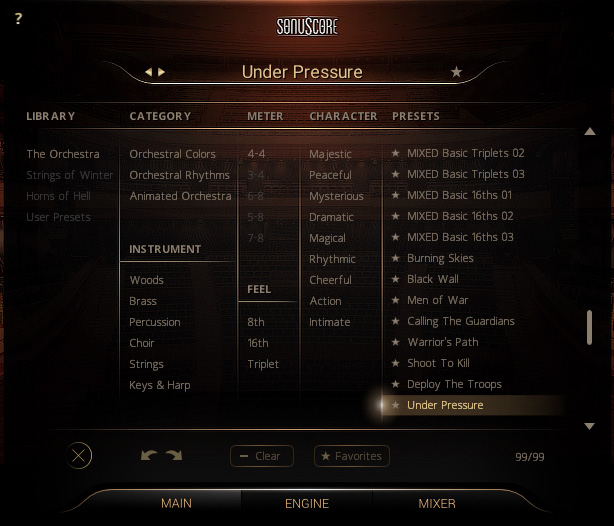Favorite the current preset with the header star
Image resolution: width=614 pixels, height=526 pixels.
coord(457,72)
